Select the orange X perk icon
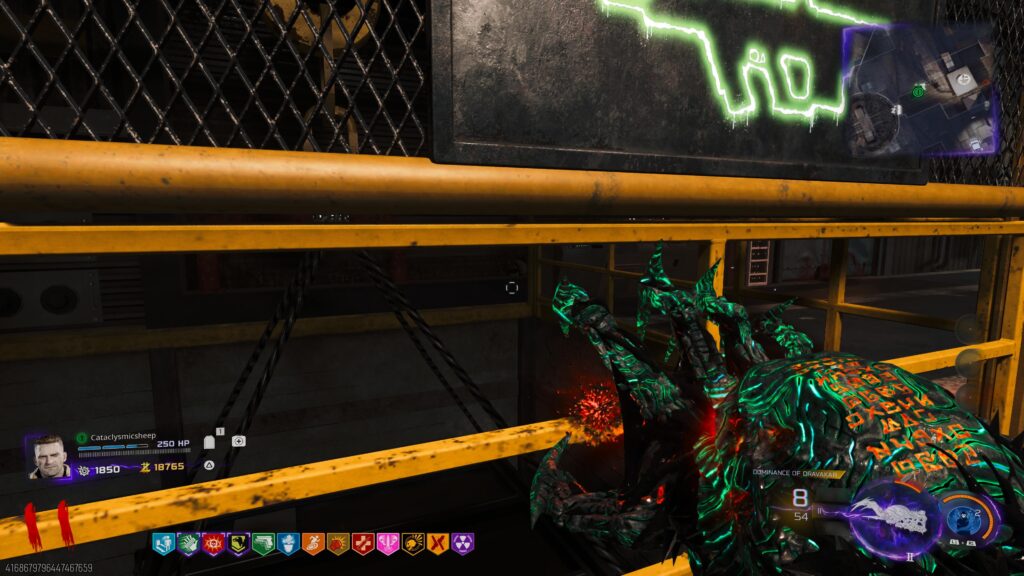Screen dimensions: 1024x576 pos(437,544)
